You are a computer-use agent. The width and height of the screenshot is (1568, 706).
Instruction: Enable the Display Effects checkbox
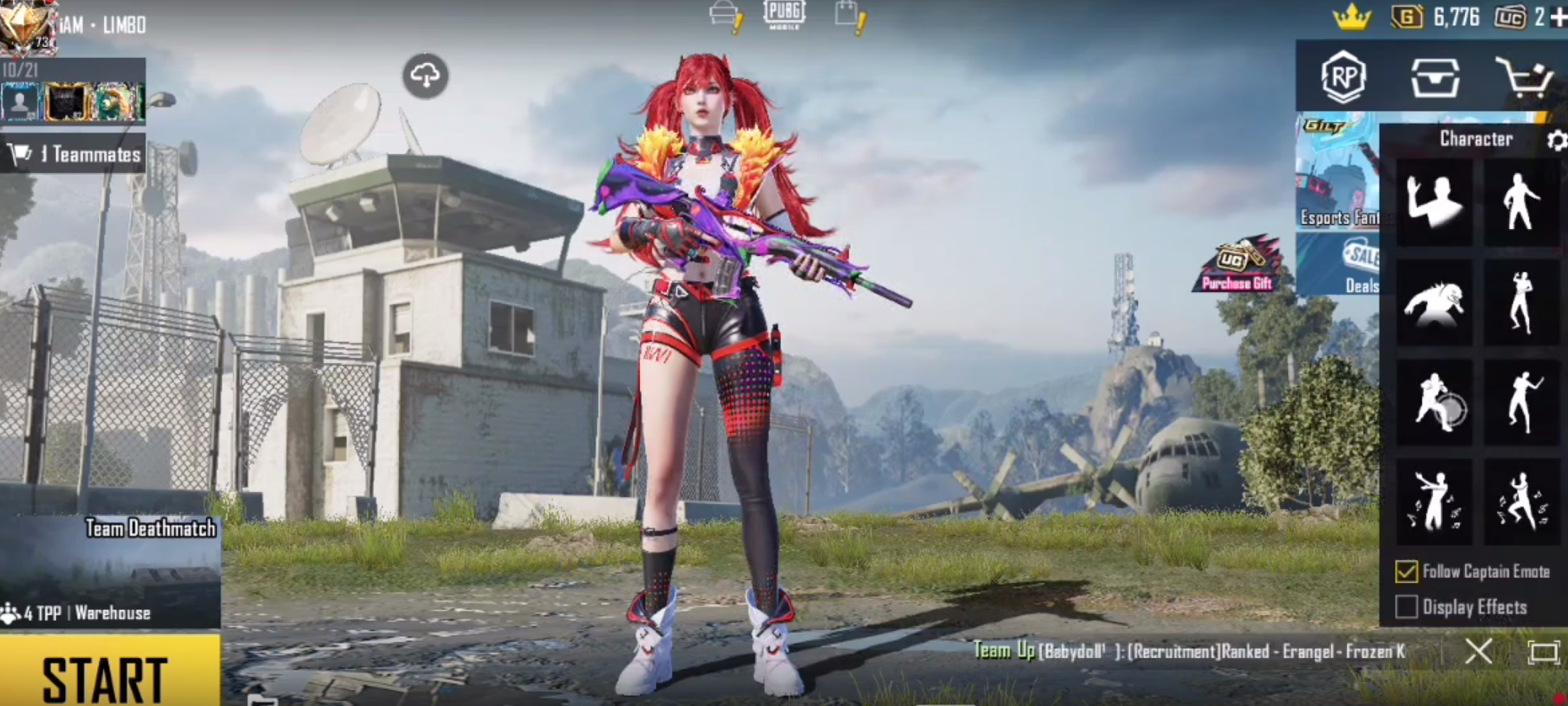(x=1406, y=607)
